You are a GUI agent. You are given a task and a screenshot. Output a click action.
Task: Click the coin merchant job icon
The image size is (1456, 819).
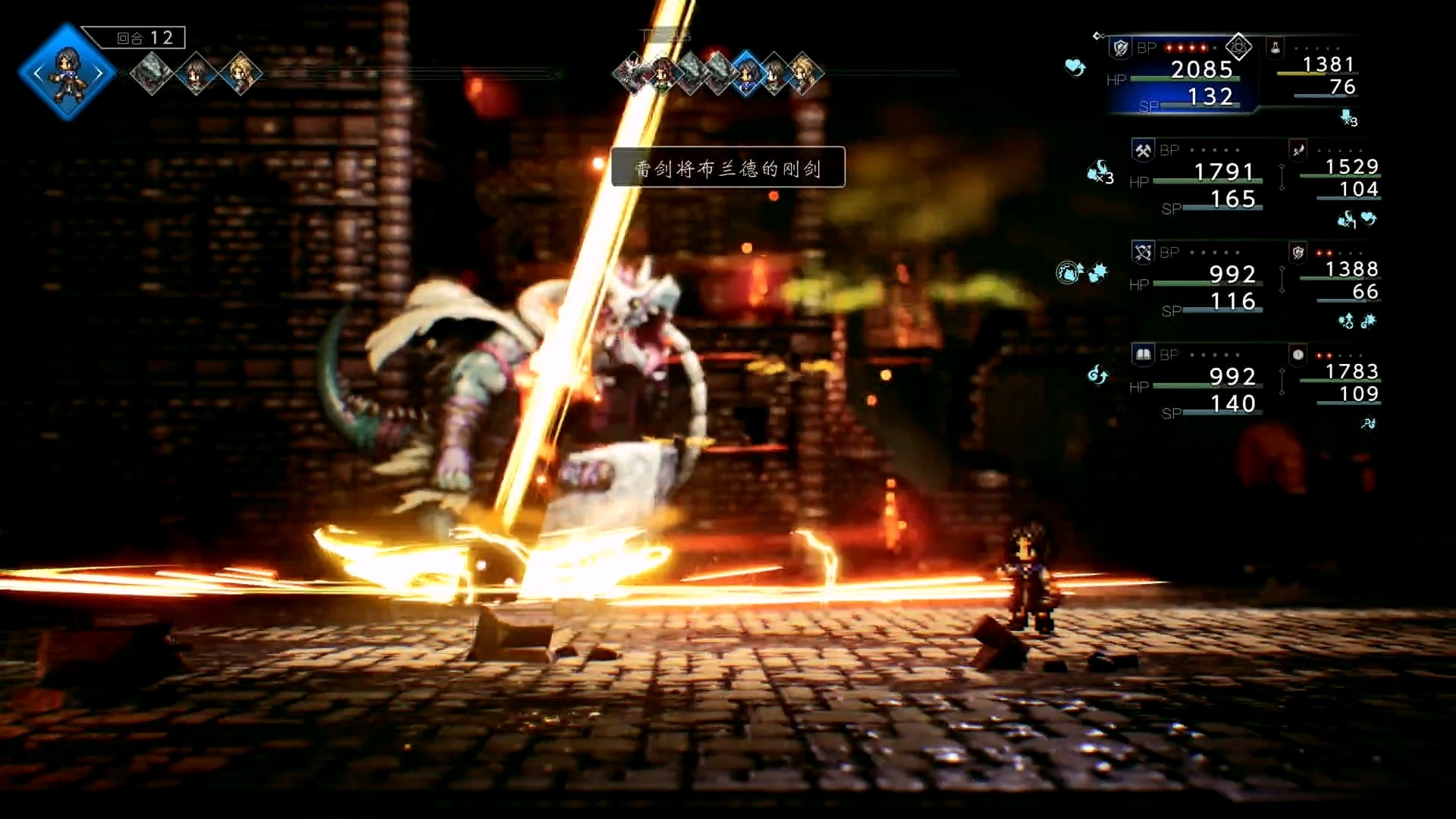(1298, 354)
